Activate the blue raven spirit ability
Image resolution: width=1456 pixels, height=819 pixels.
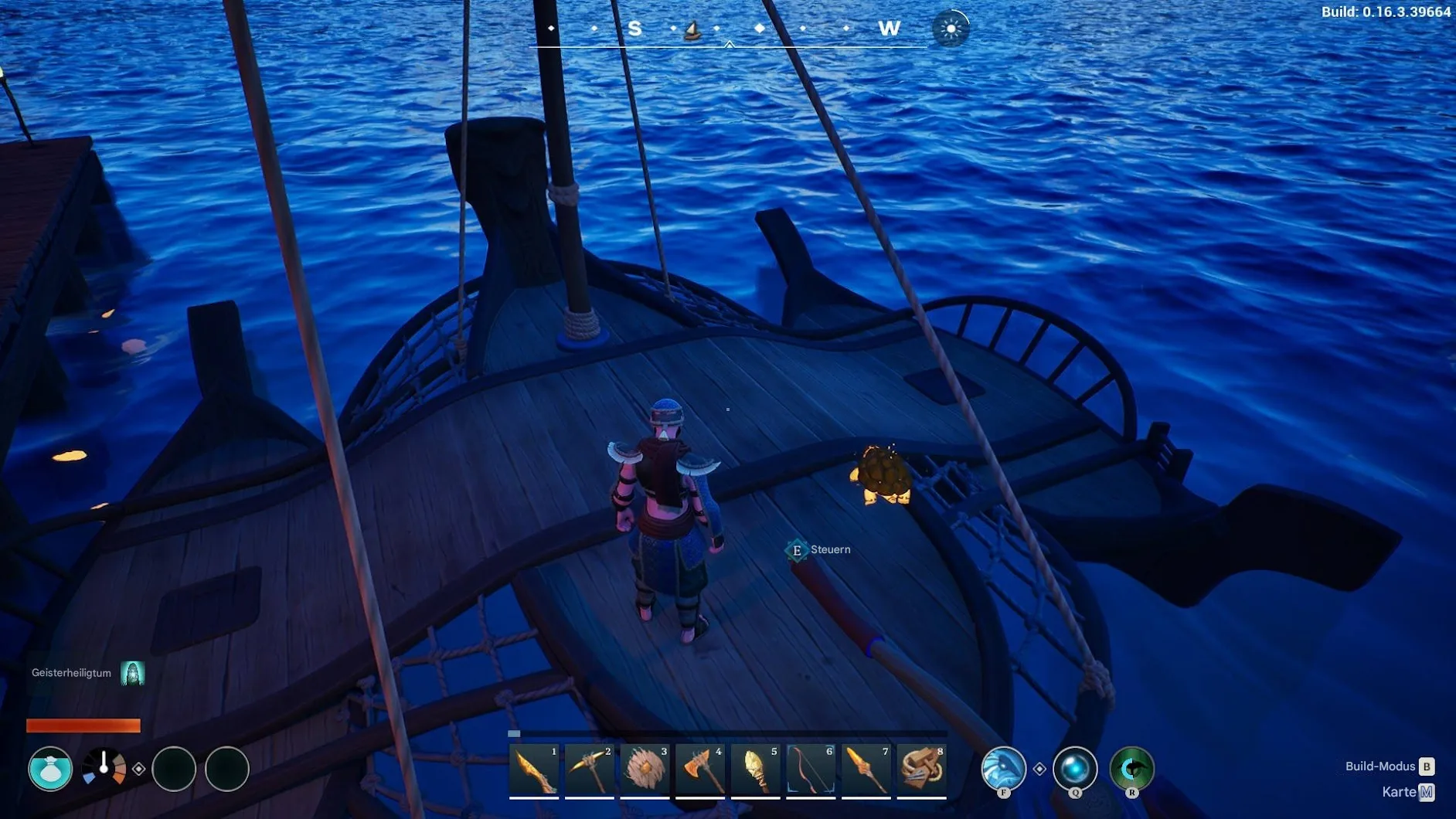coord(1003,769)
